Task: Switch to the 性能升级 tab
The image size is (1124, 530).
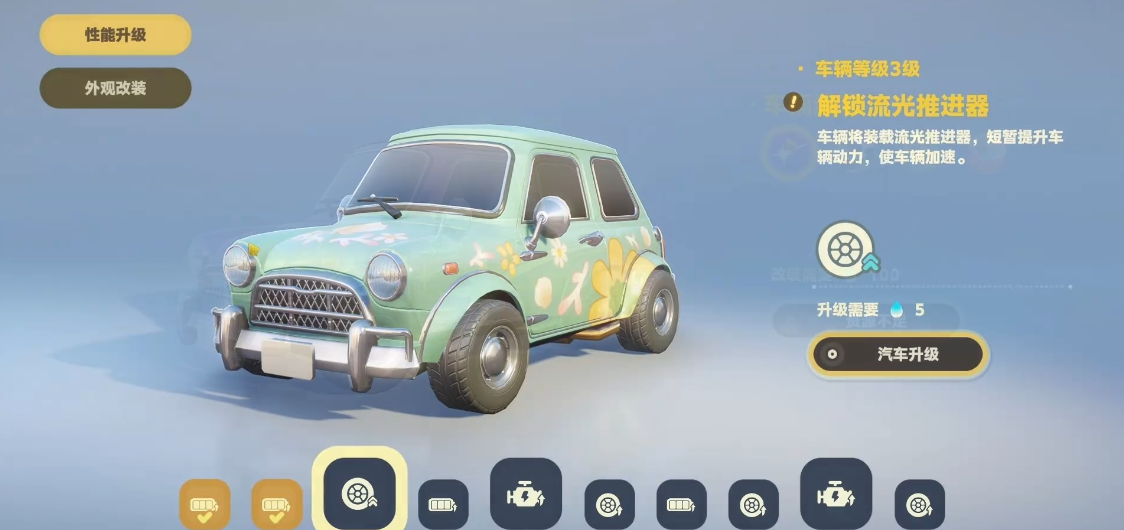Action: pyautogui.click(x=115, y=35)
